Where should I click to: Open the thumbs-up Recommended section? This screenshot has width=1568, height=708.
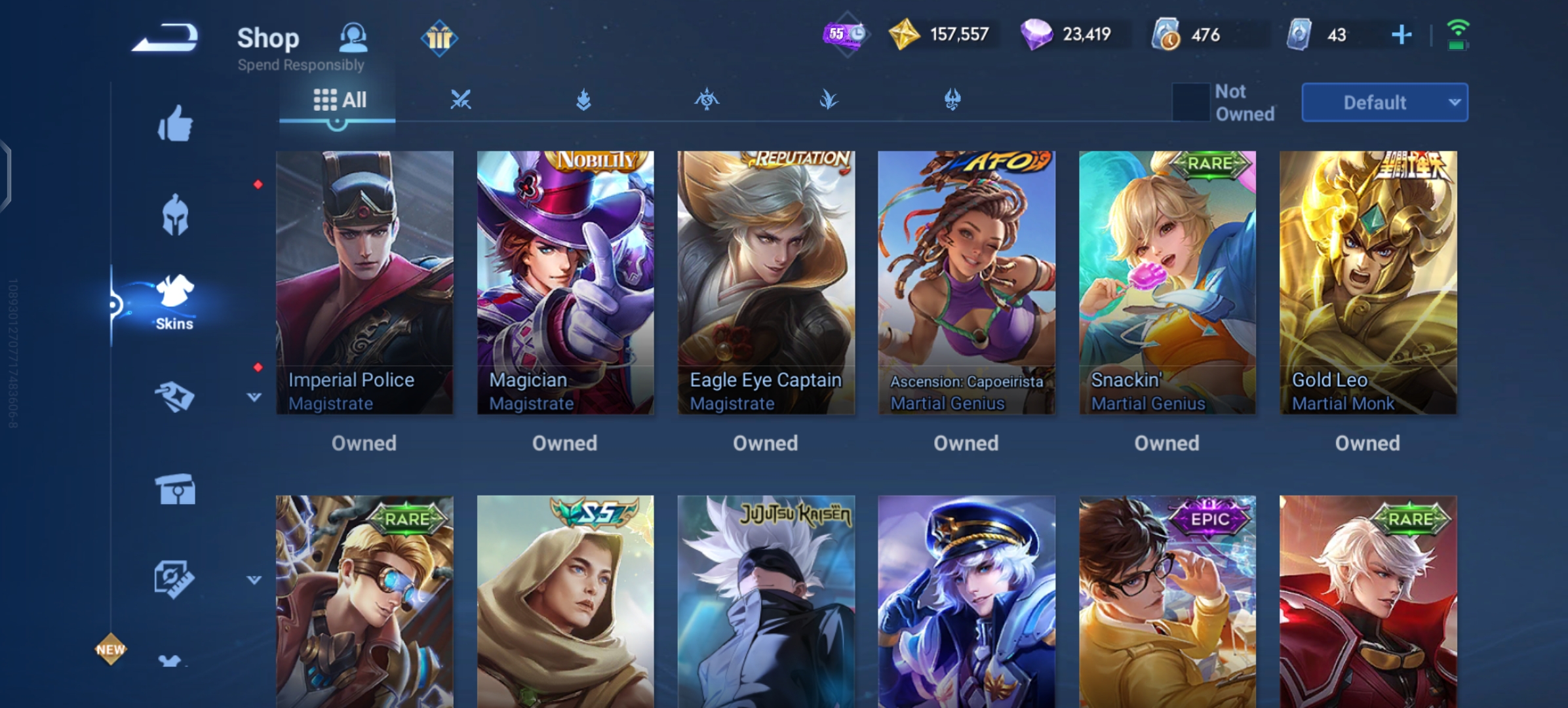tap(175, 123)
